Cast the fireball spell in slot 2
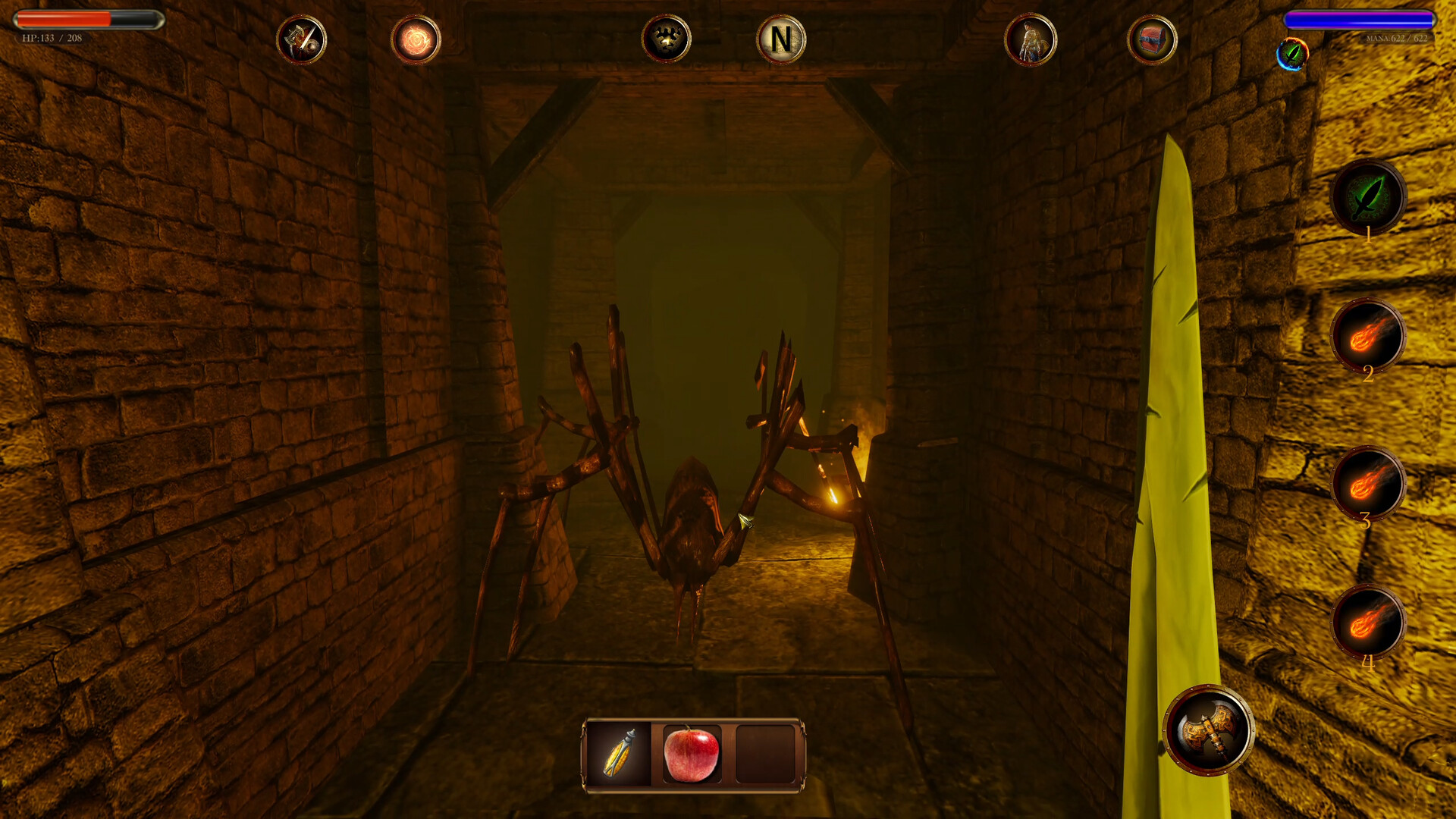 1370,338
